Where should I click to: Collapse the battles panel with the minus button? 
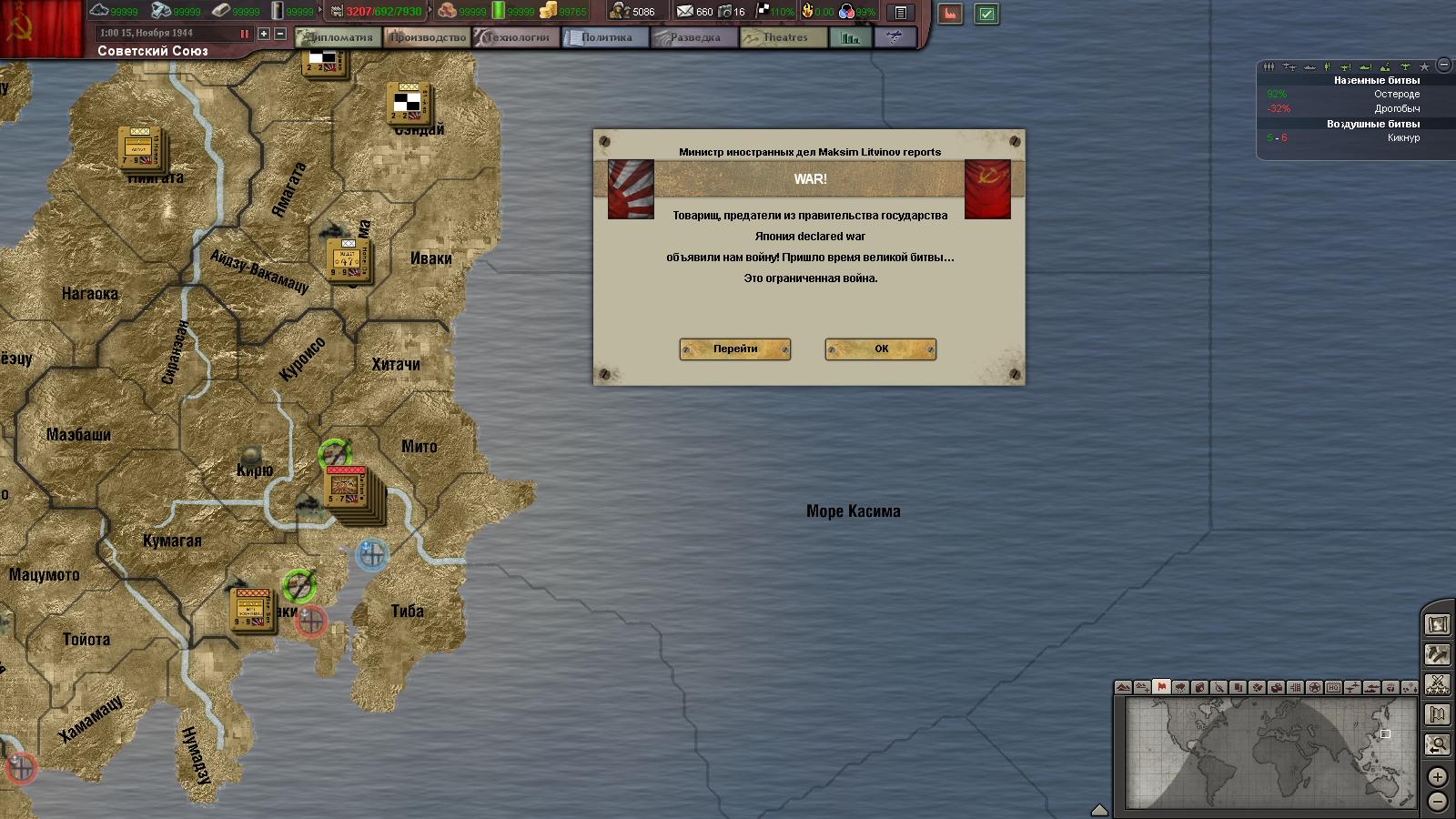click(1443, 66)
